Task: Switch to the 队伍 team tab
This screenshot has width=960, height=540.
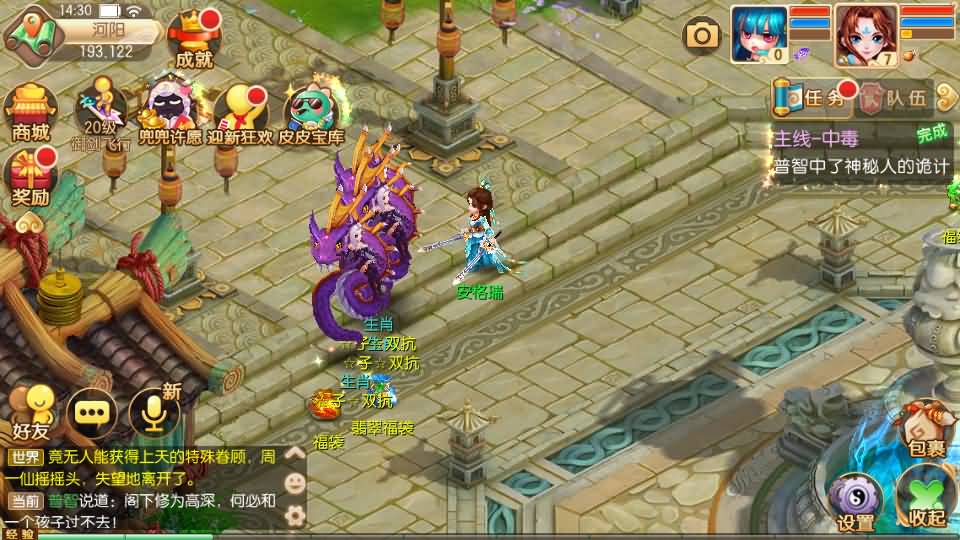Action: coord(895,98)
